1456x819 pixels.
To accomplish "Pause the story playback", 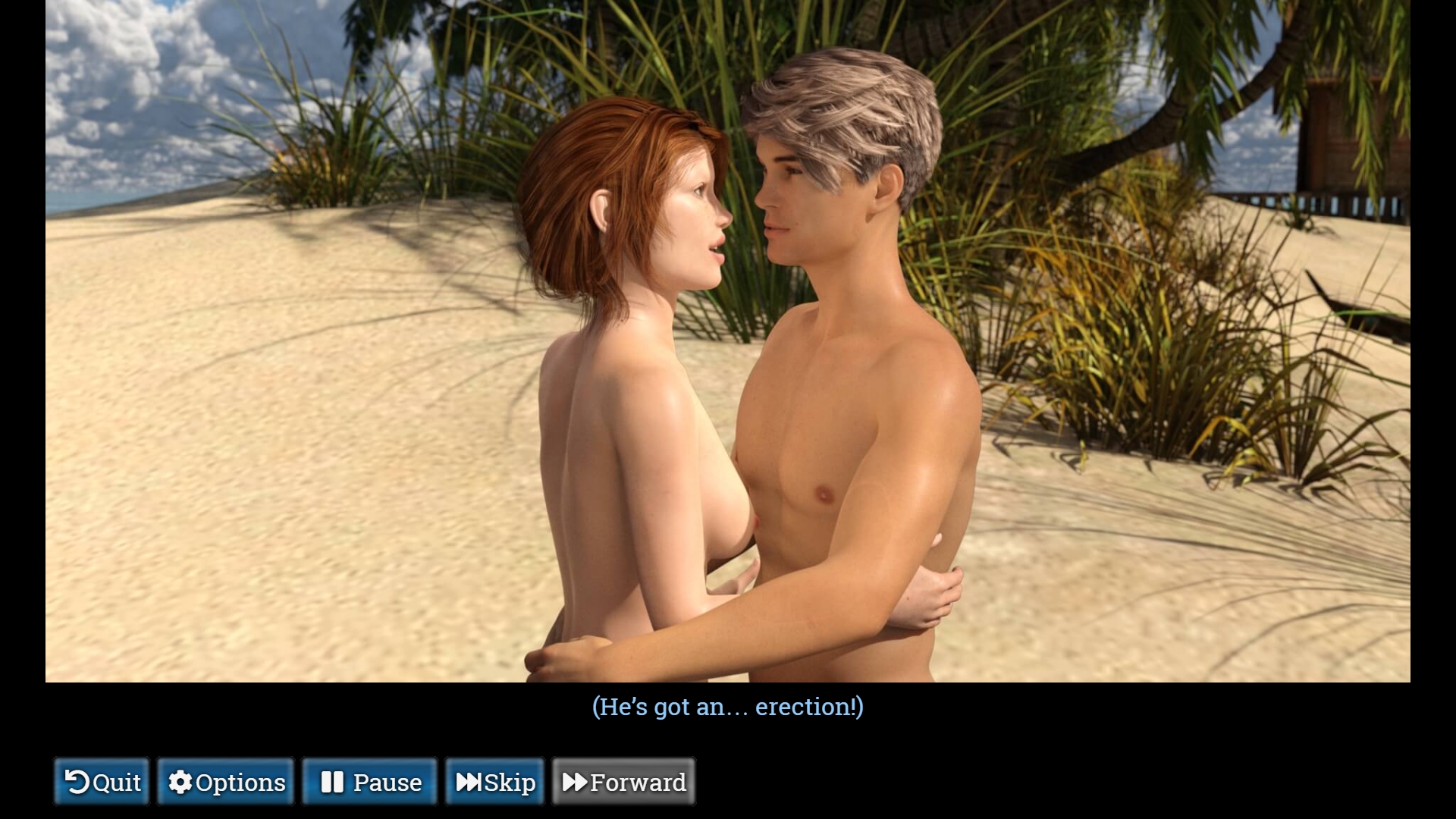I will (x=369, y=782).
